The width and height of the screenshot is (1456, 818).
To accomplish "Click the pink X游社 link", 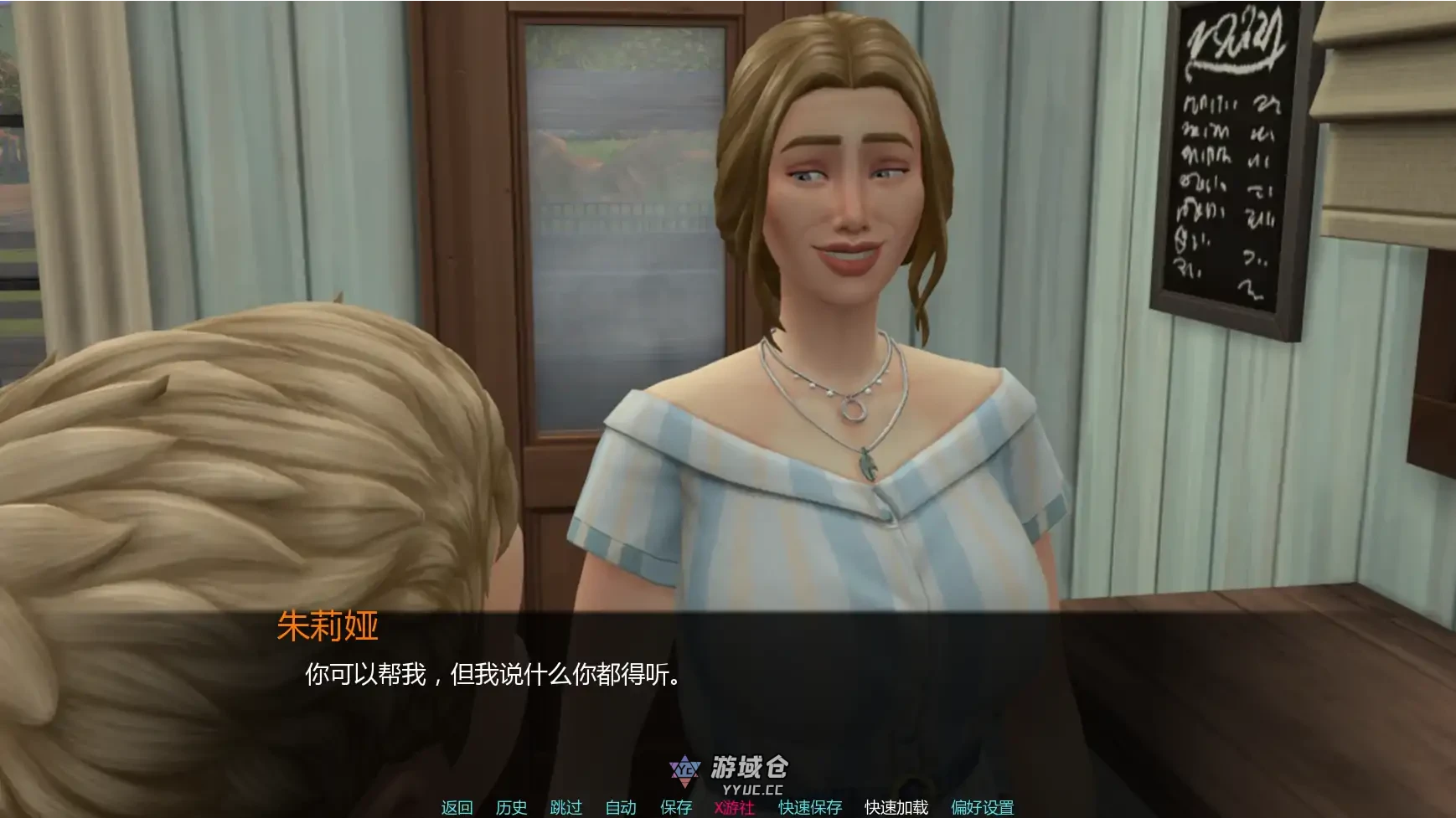I will [735, 807].
